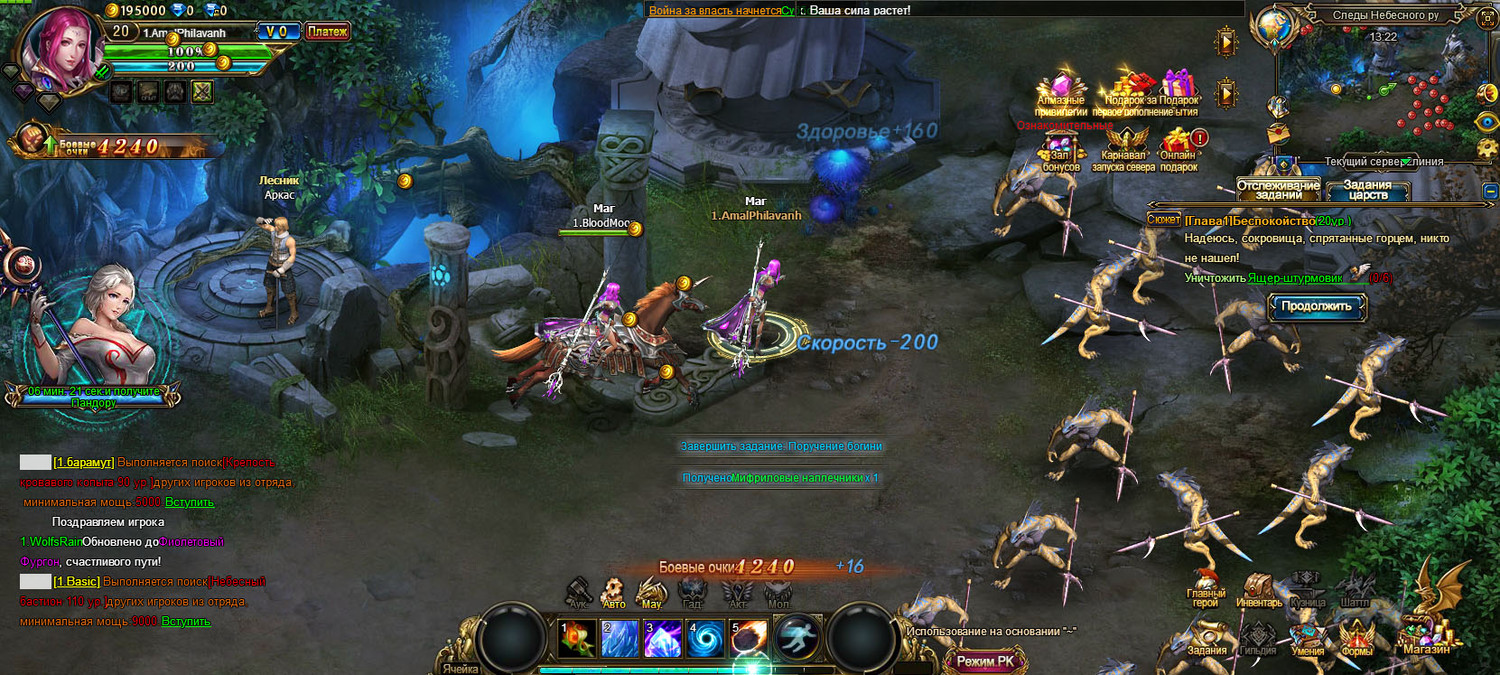The image size is (1500, 675).
Task: Activate the blue vortex skill in slot 4
Action: 706,638
